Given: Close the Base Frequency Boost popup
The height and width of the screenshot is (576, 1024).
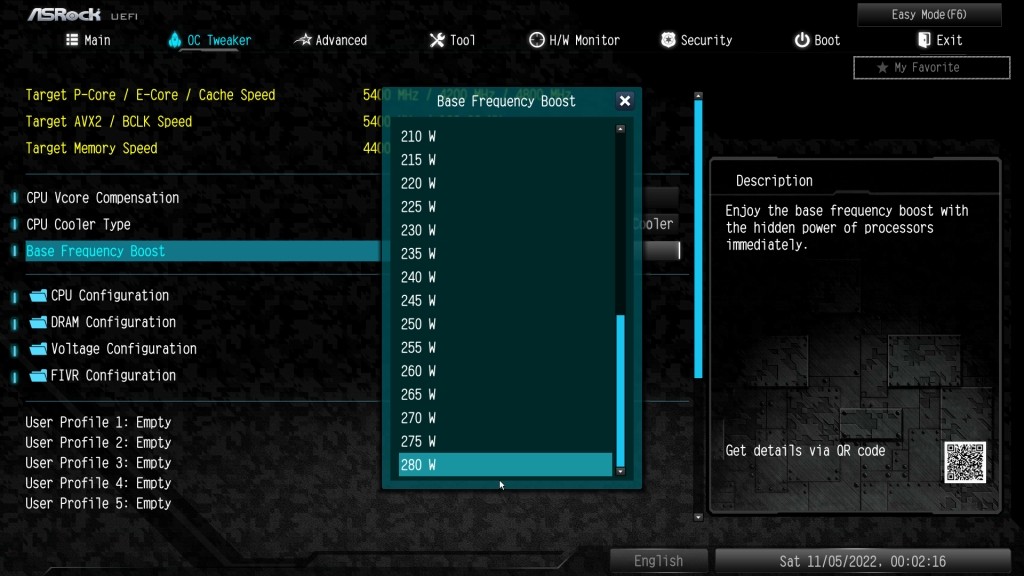Looking at the screenshot, I should click(x=625, y=101).
